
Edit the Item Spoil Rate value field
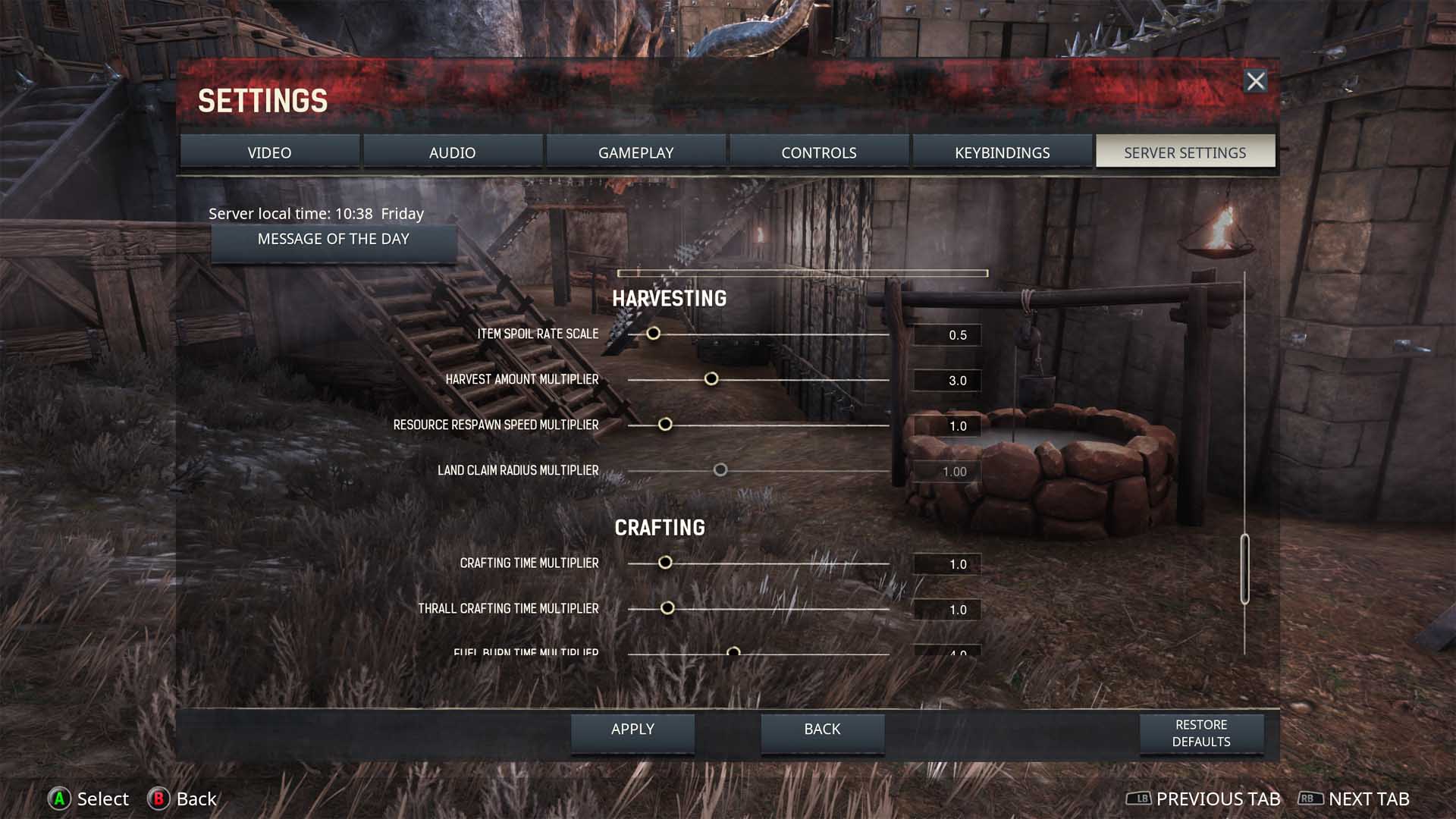pos(947,335)
